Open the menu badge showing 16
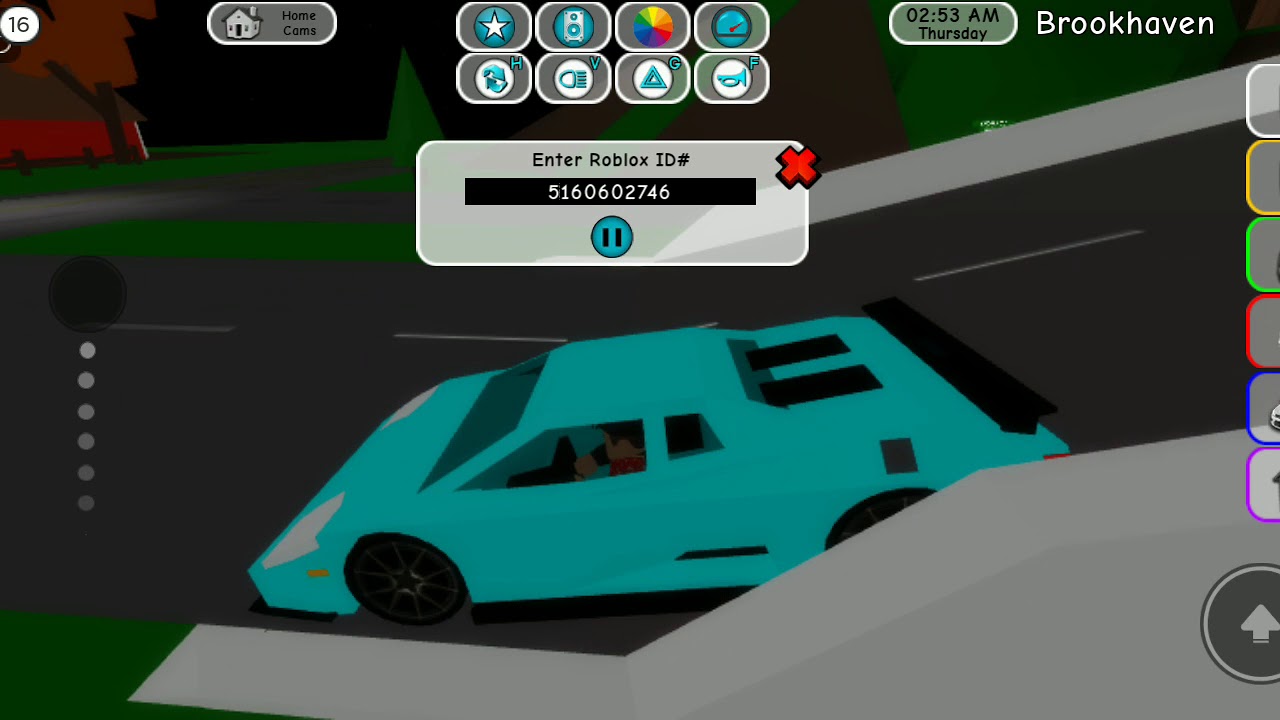Image resolution: width=1280 pixels, height=720 pixels. (19, 25)
